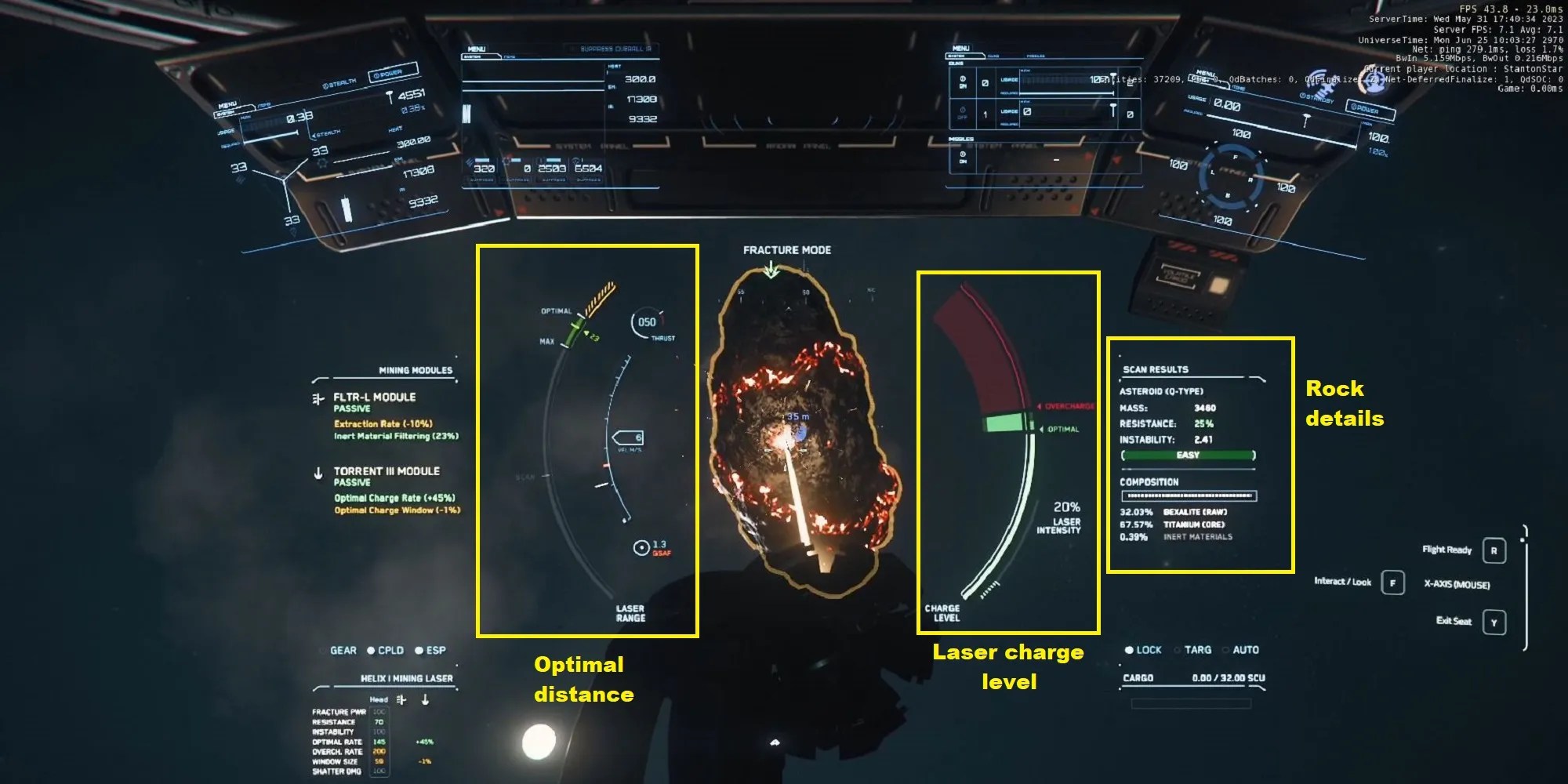Click the Power icon on the right panel
1568x784 pixels.
coord(1359,107)
